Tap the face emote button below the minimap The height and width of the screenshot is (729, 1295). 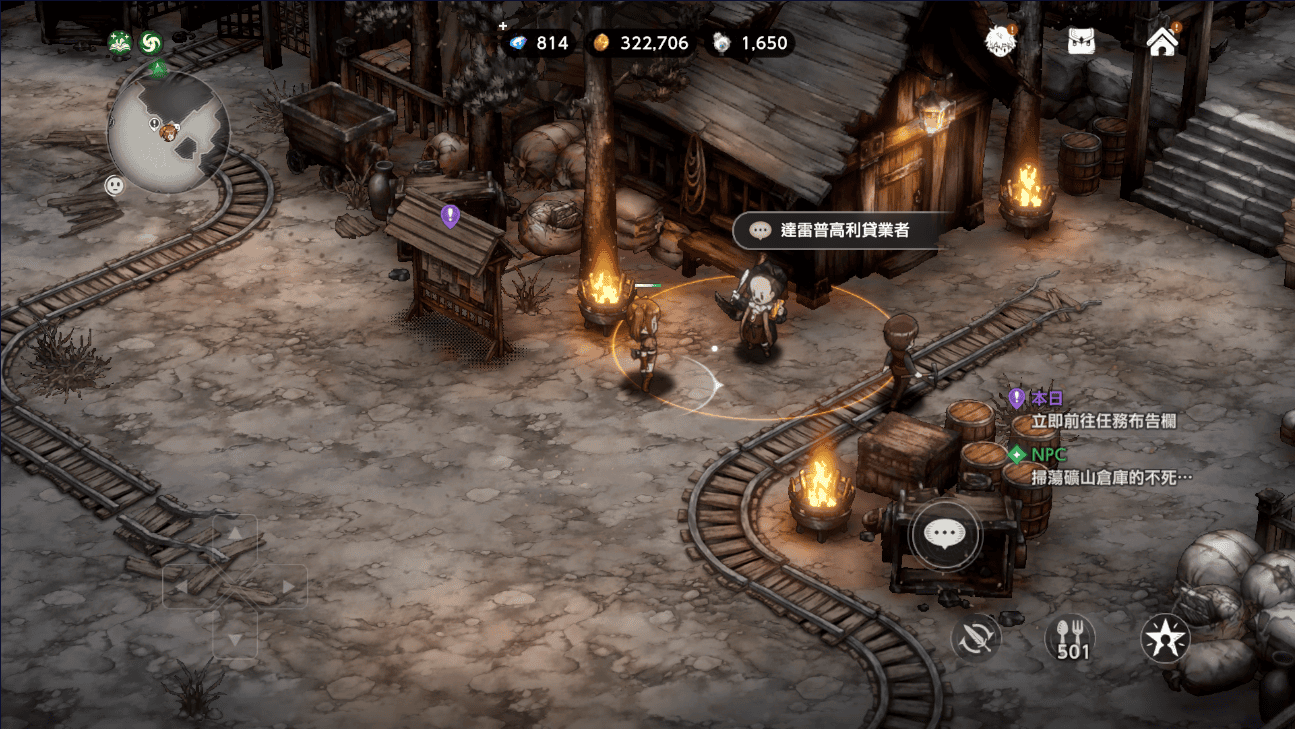coord(115,185)
